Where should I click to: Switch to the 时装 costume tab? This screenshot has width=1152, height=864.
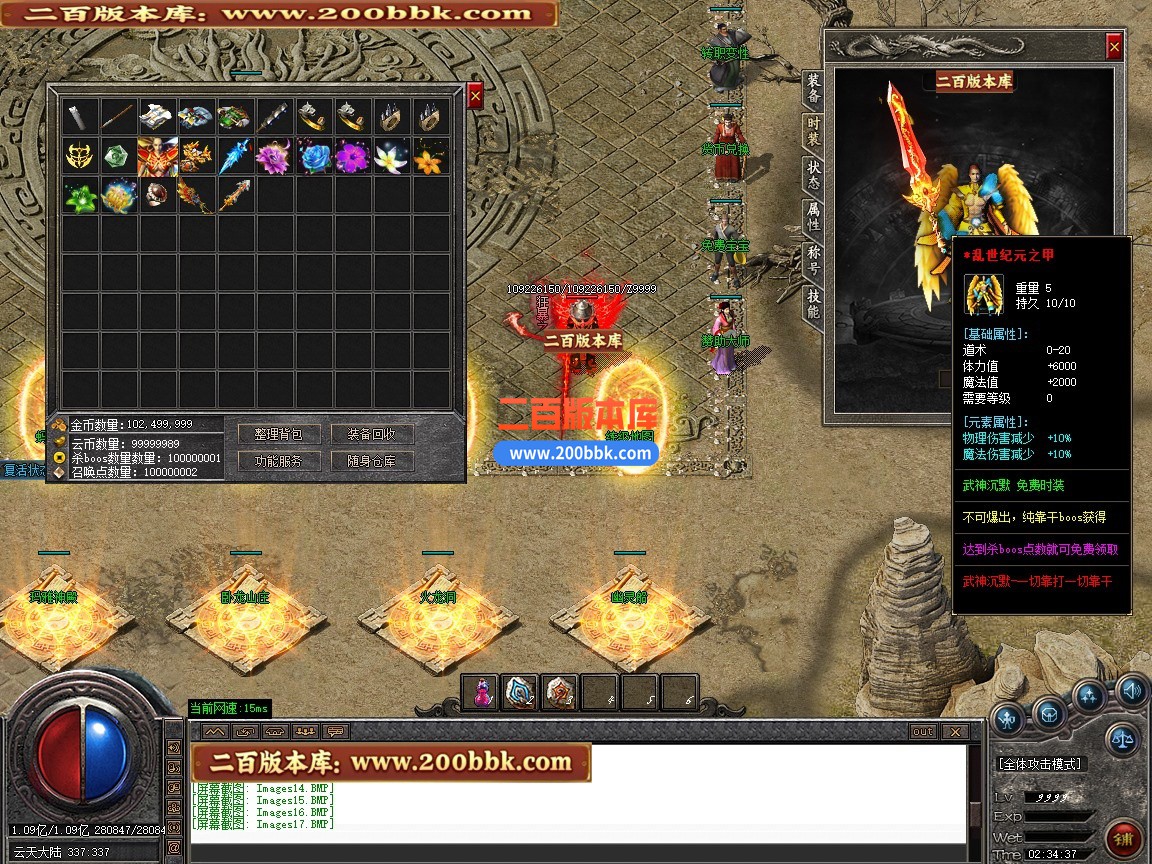point(814,131)
